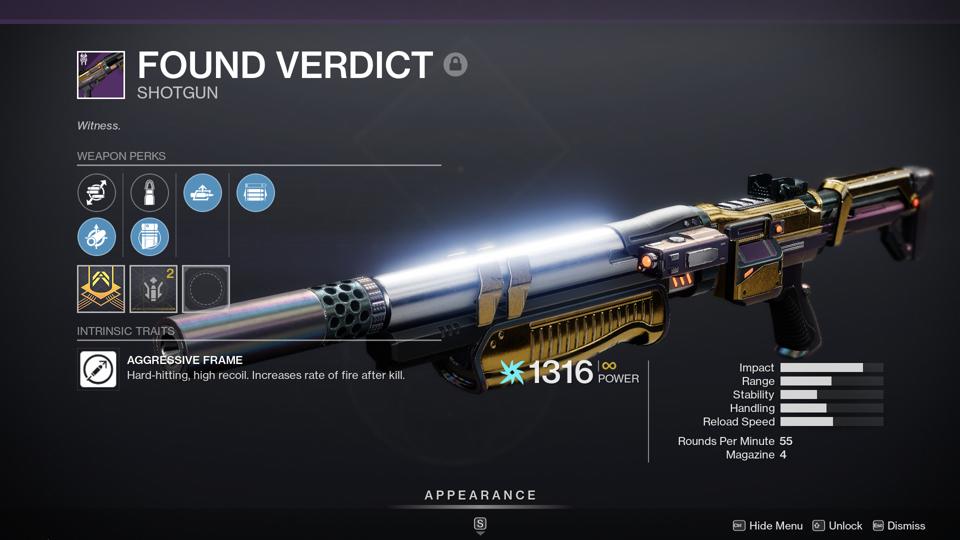
Task: Open the golden masterwork slot
Action: (101, 289)
